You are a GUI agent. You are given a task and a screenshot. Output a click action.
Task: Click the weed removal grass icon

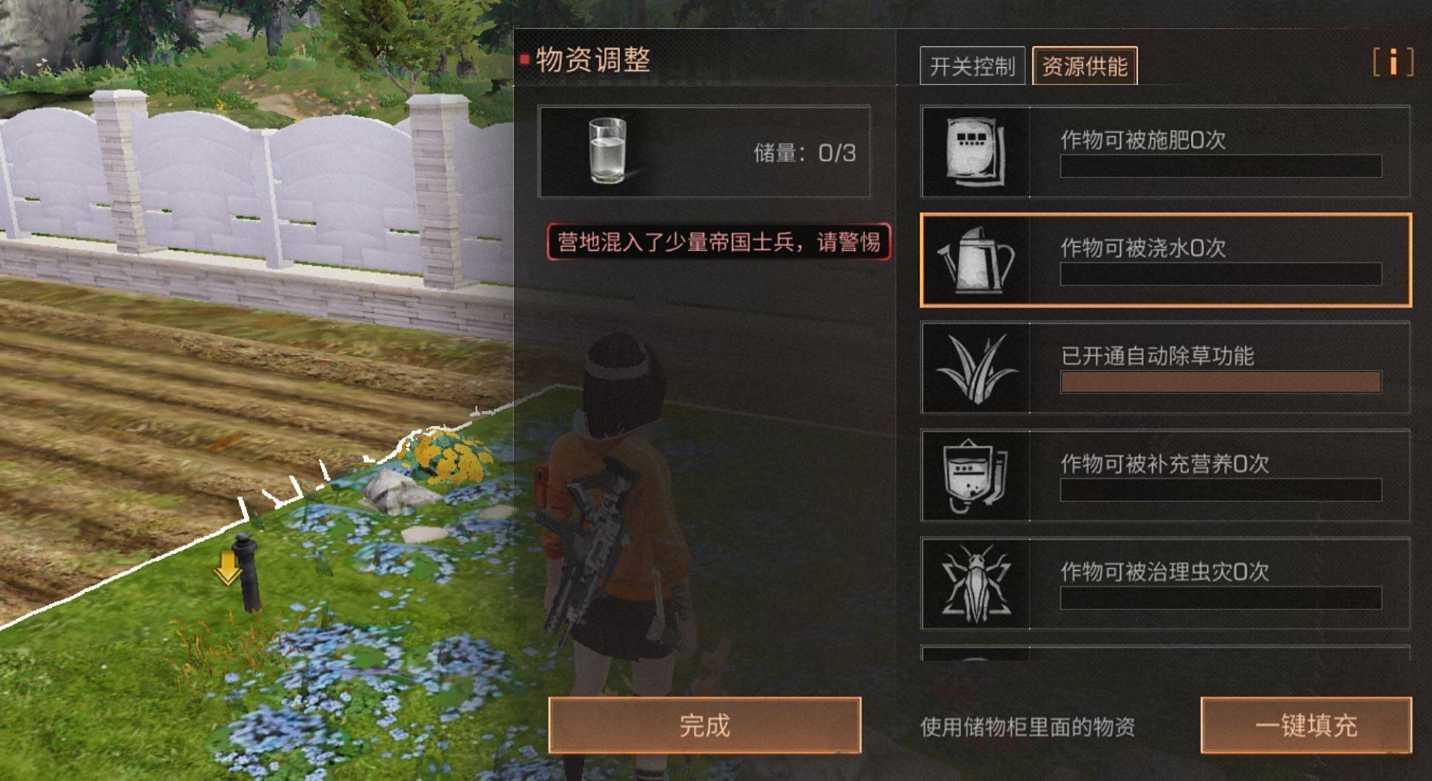point(974,368)
